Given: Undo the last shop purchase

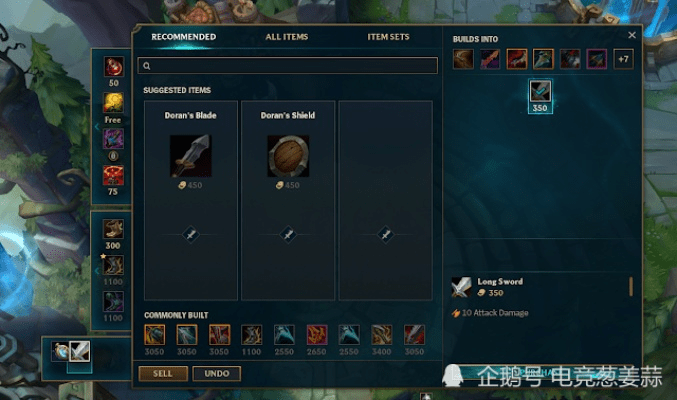Looking at the screenshot, I should click(216, 373).
